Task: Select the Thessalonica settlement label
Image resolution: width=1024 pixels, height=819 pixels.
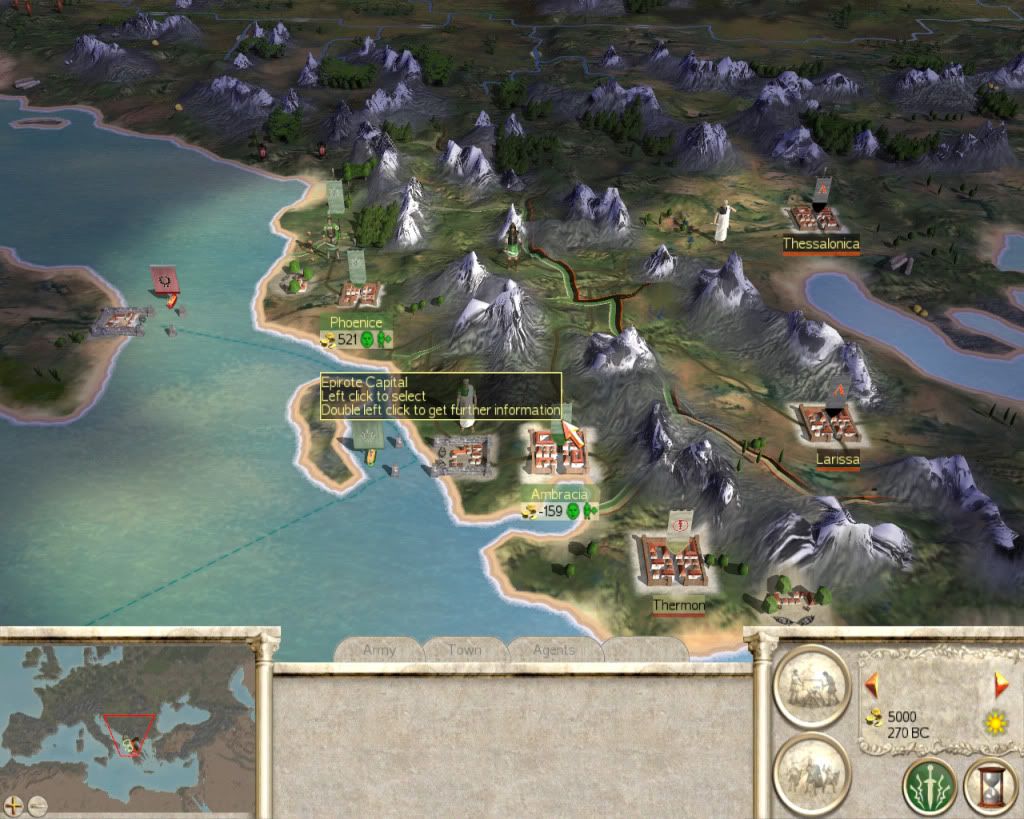Action: click(x=820, y=243)
